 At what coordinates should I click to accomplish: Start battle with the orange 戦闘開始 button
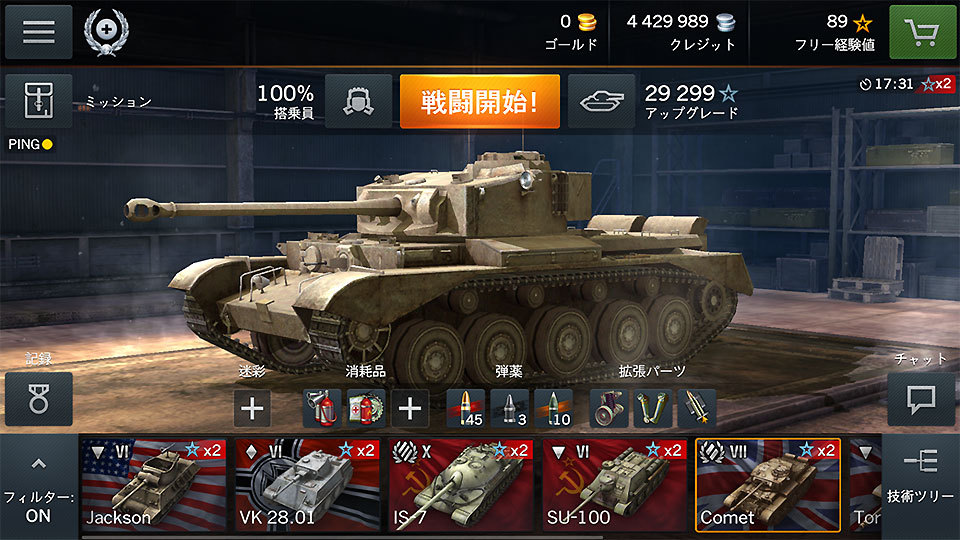[479, 101]
